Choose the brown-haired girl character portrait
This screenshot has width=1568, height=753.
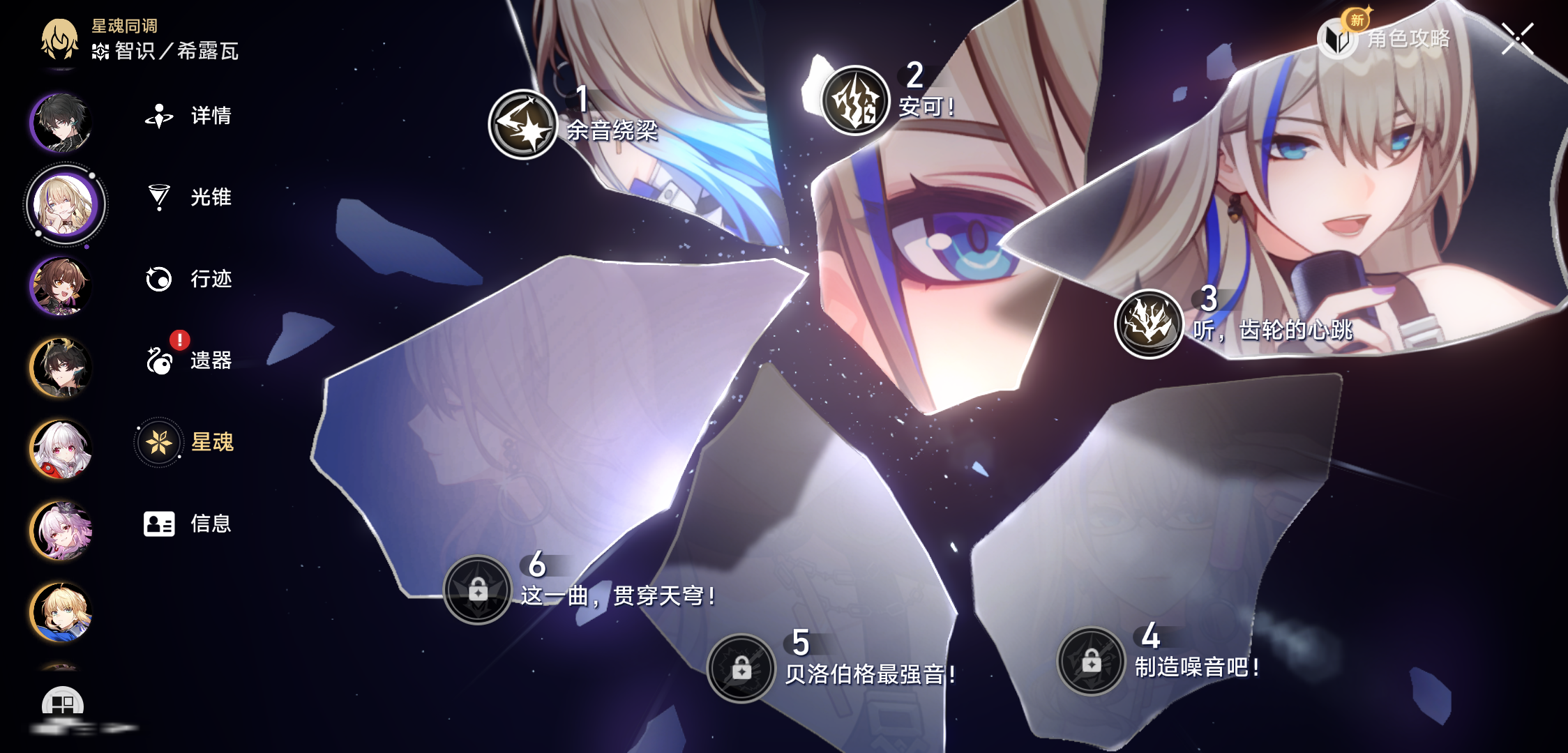coord(61,286)
